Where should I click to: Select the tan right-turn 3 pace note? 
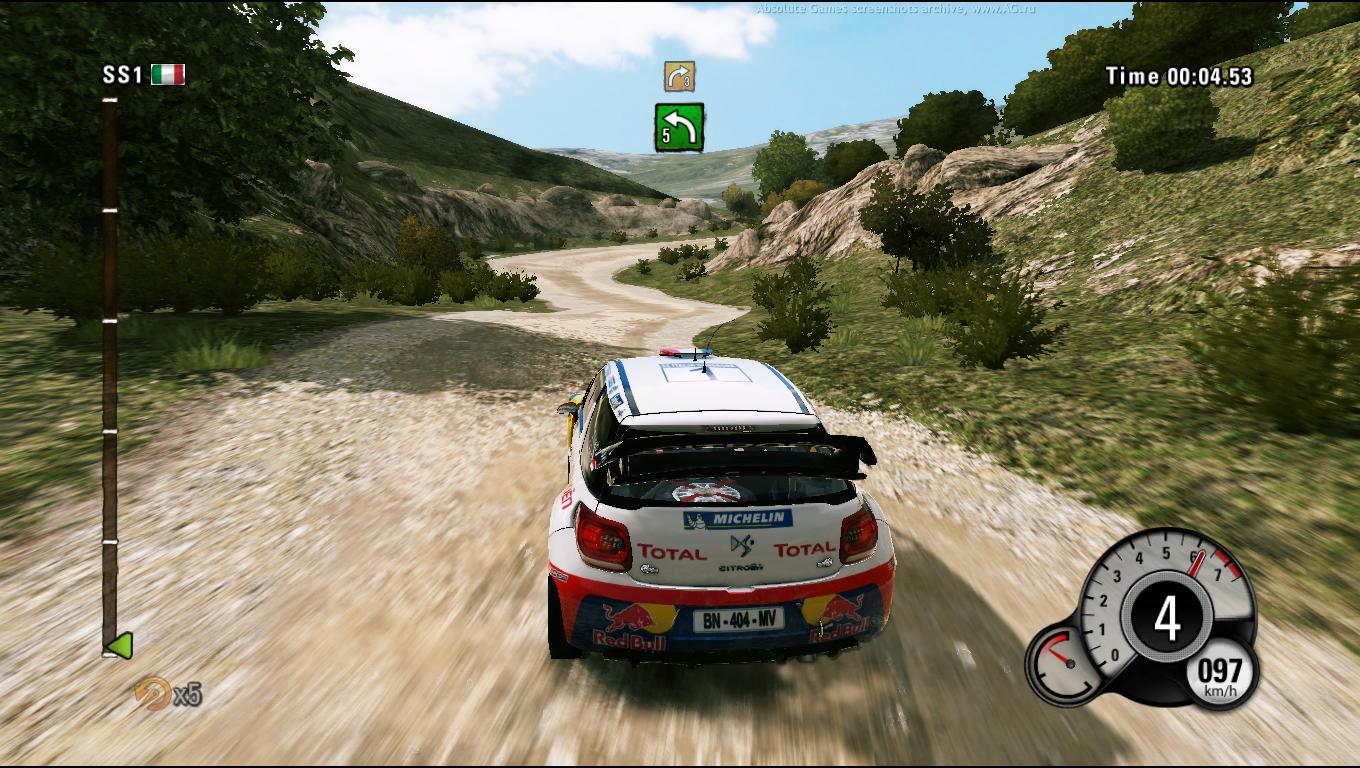point(679,76)
